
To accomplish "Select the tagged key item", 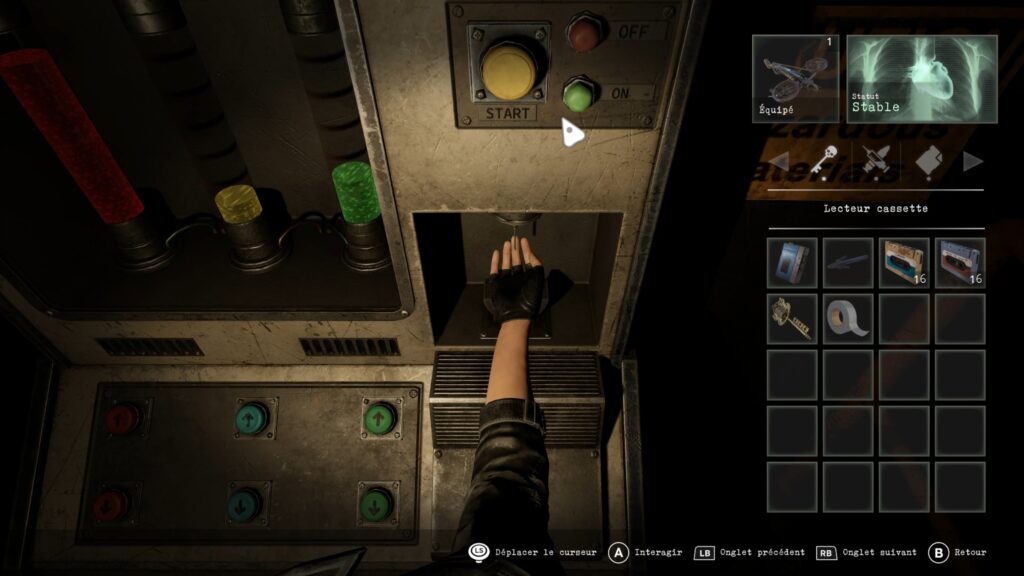I will (x=792, y=319).
